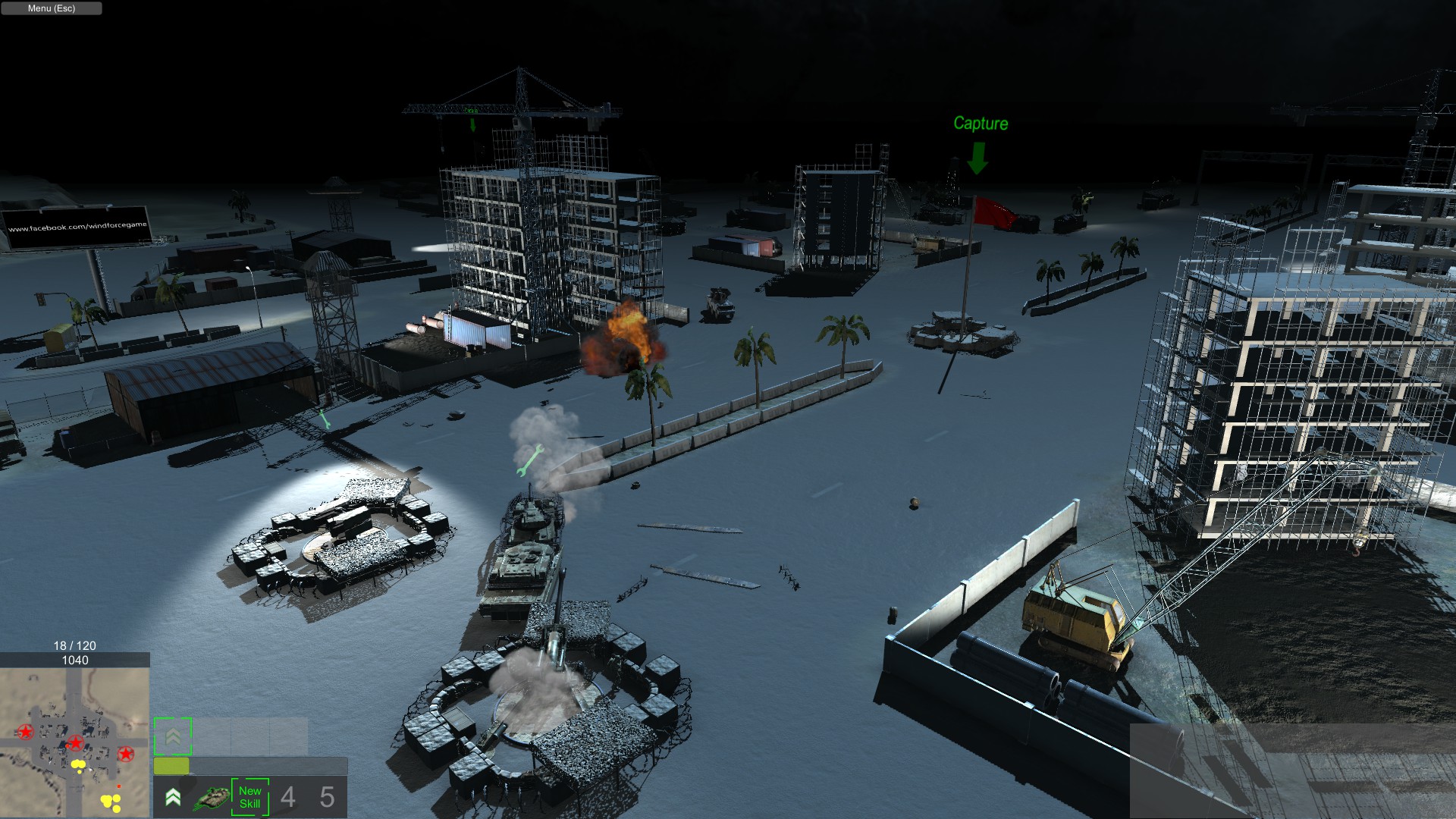The width and height of the screenshot is (1456, 819).
Task: Toggle the highlighted skill slot with green border
Action: (174, 734)
